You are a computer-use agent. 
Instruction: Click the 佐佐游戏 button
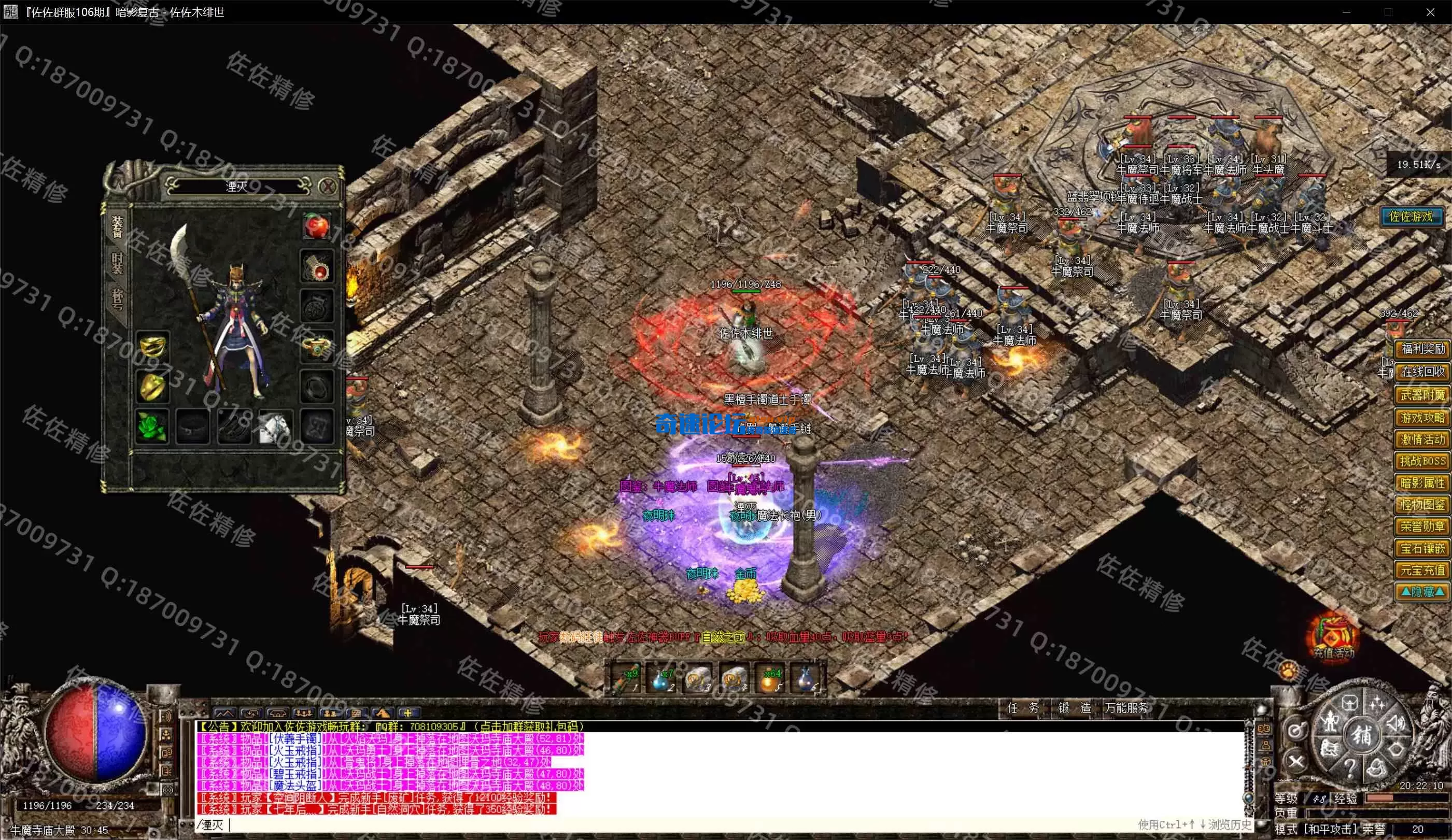point(1411,217)
